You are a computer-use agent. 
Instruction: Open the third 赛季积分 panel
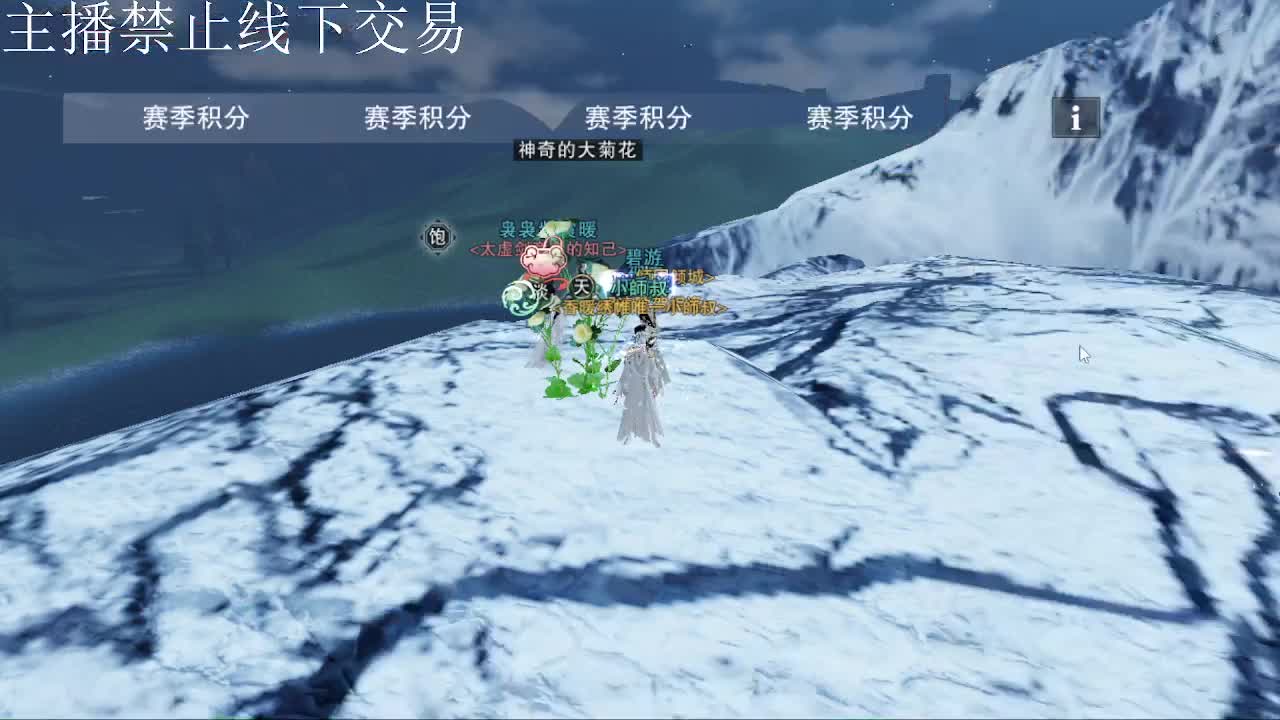pos(640,117)
